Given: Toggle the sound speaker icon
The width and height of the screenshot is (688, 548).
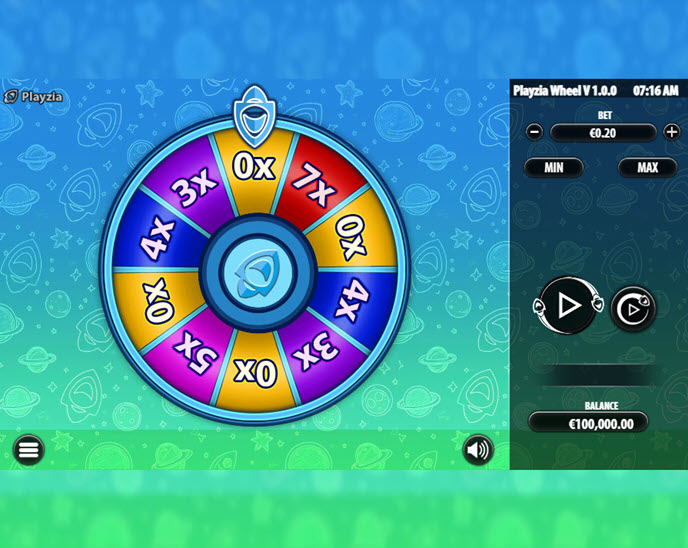Looking at the screenshot, I should pyautogui.click(x=478, y=450).
